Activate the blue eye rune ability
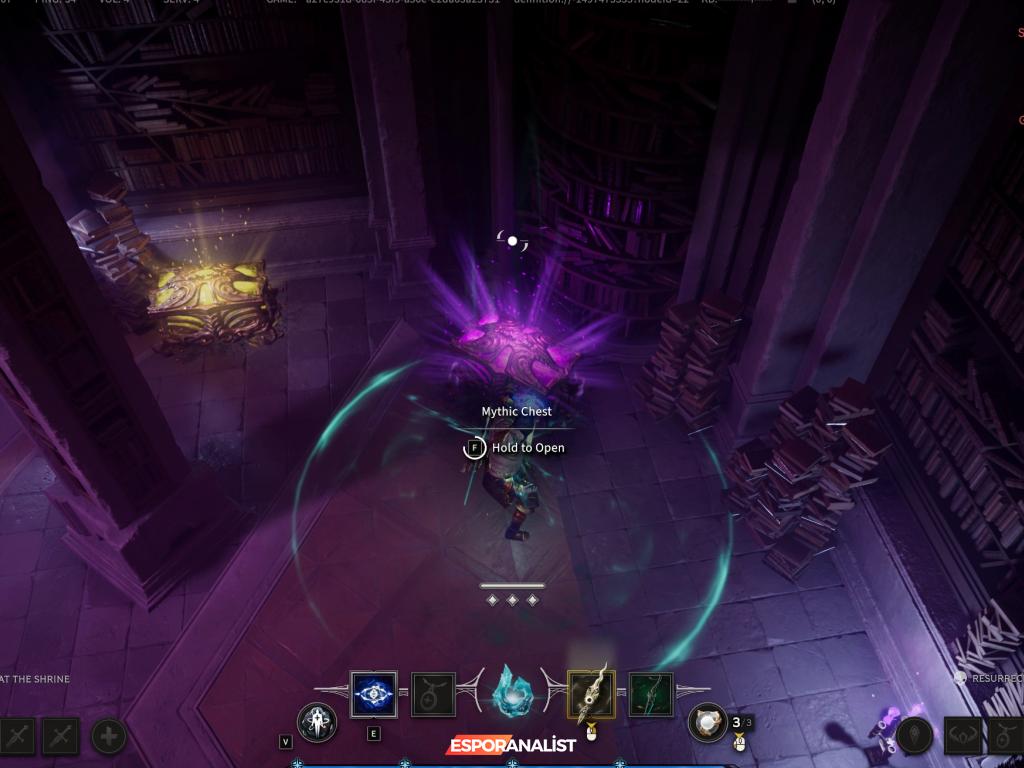The image size is (1024, 768). click(373, 694)
